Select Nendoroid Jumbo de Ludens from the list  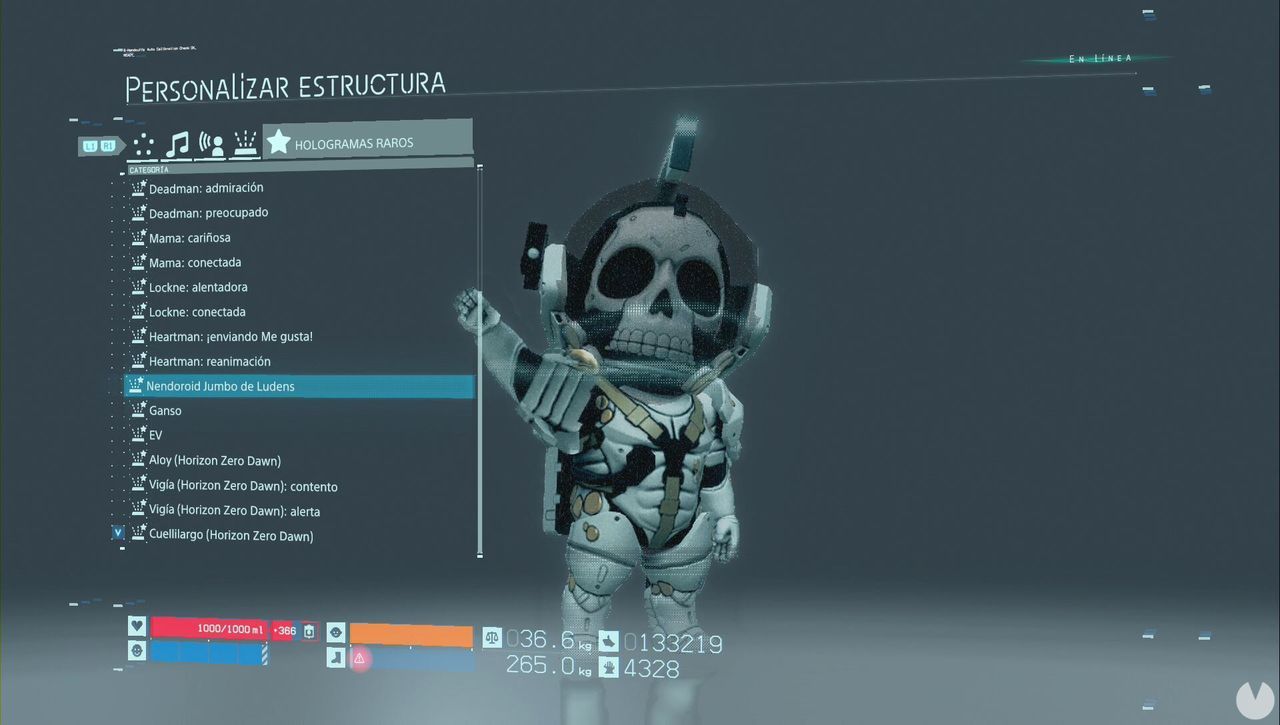222,386
